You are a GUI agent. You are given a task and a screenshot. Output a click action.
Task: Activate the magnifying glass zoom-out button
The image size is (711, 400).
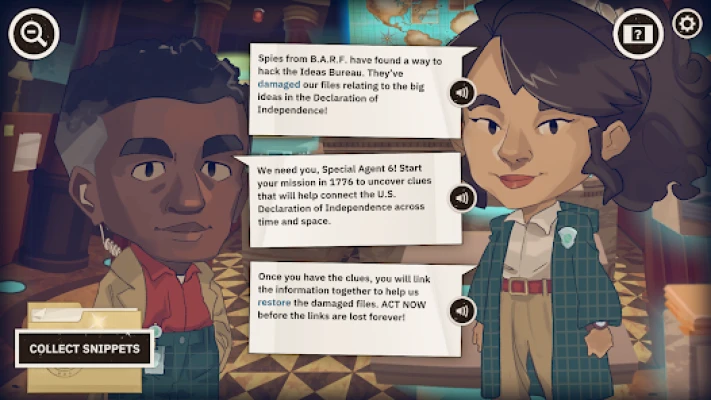[33, 34]
